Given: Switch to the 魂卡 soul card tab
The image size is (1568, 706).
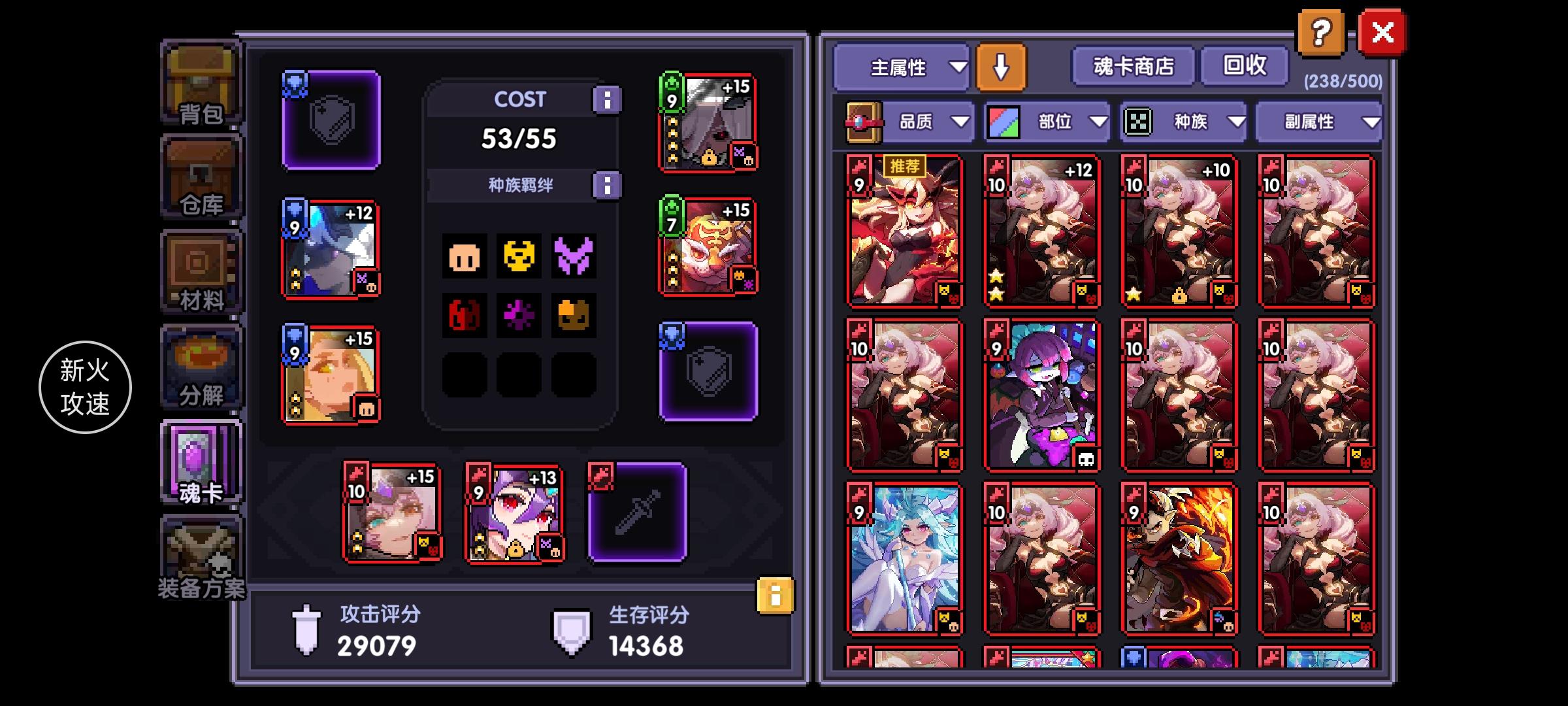Looking at the screenshot, I should (x=201, y=461).
